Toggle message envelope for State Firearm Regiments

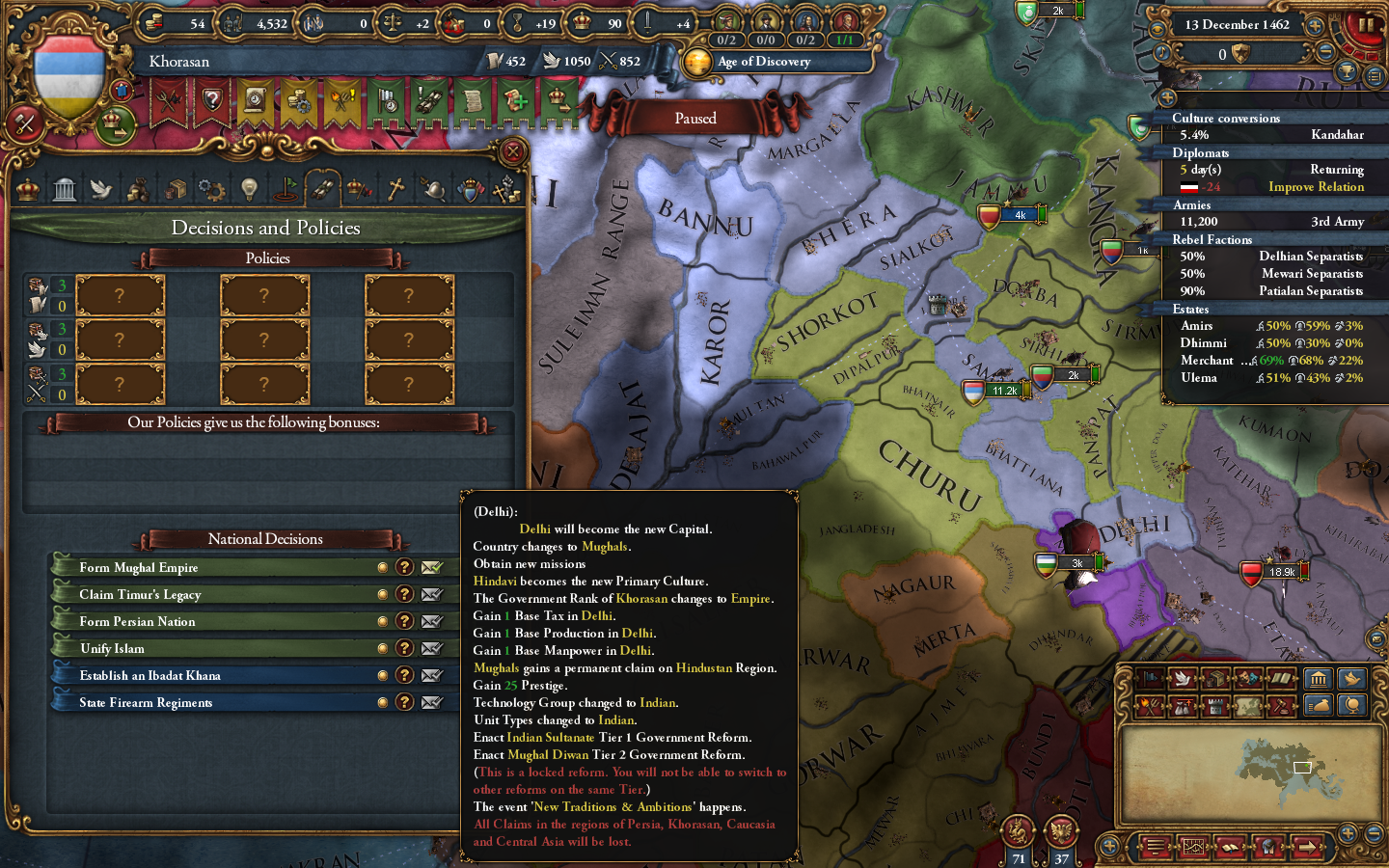(x=432, y=702)
